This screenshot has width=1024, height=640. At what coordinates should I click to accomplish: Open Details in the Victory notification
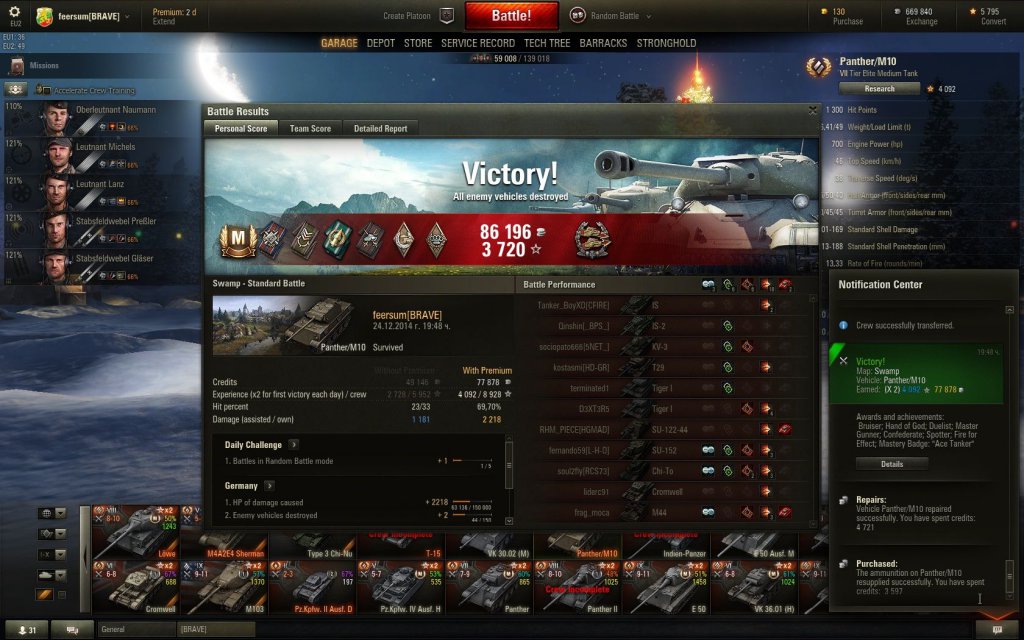tap(891, 464)
